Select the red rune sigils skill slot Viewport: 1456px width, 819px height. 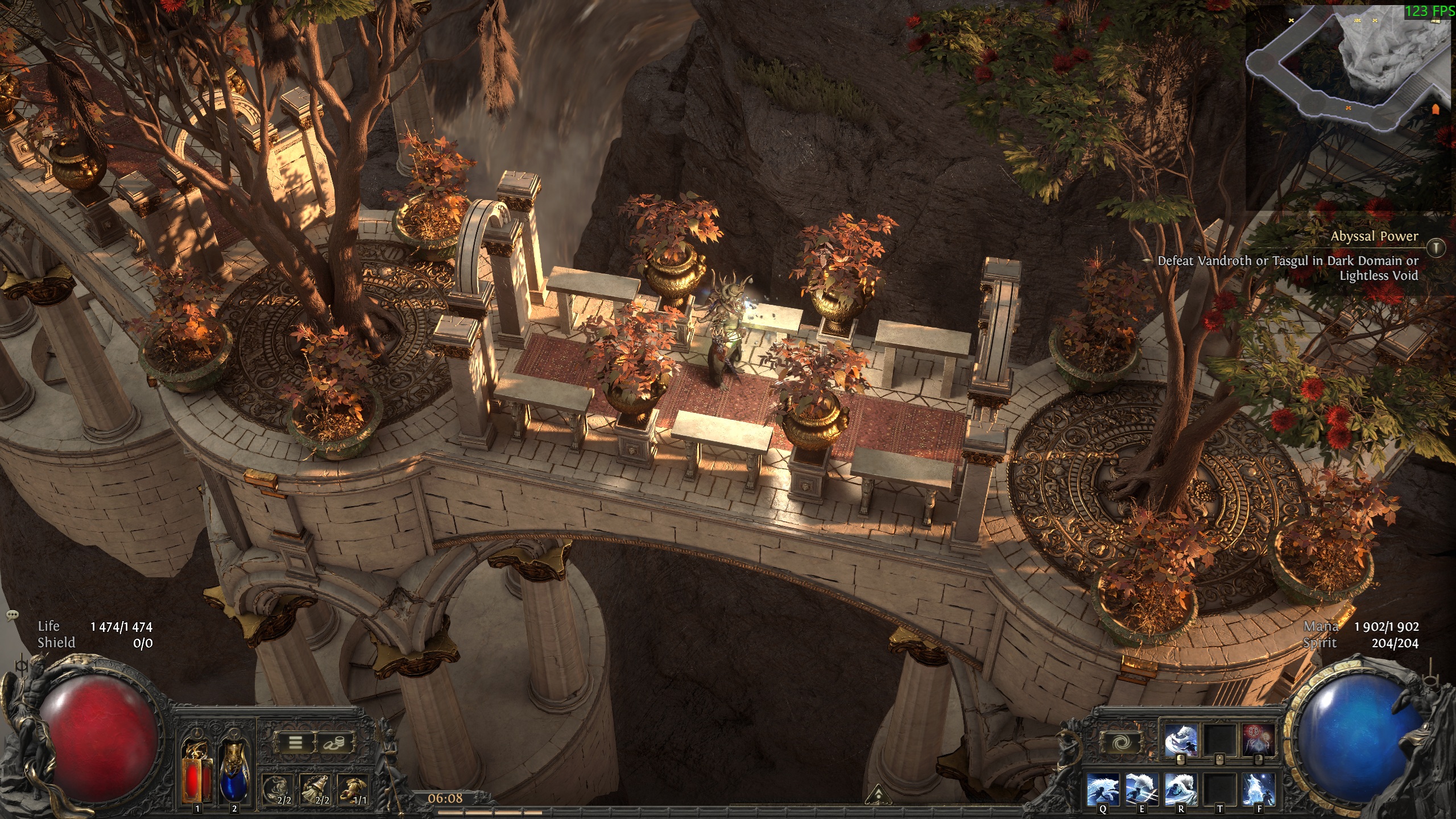point(1258,741)
